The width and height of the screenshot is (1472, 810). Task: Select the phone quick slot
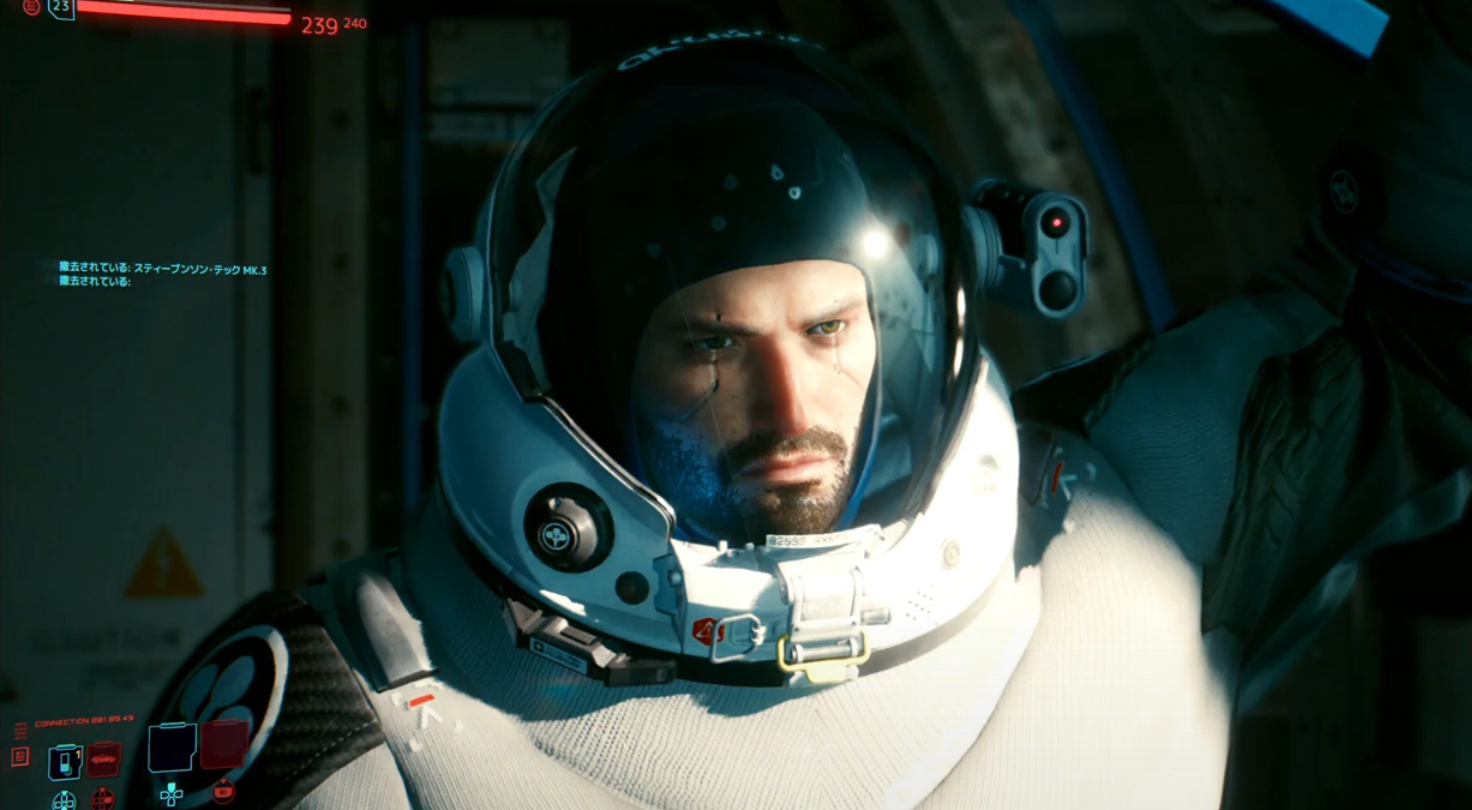64,762
